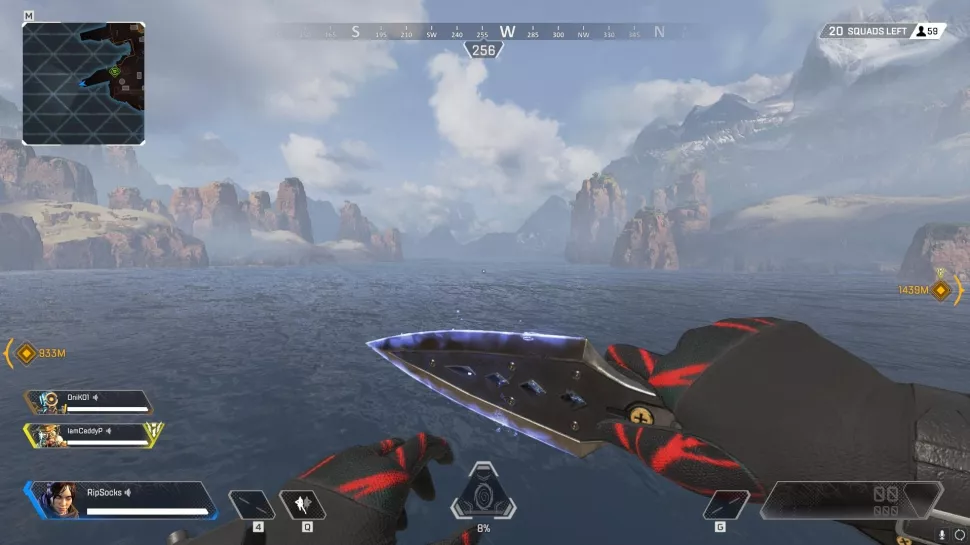Click RipSocks' own player banner
970x545 pixels.
pyautogui.click(x=122, y=499)
